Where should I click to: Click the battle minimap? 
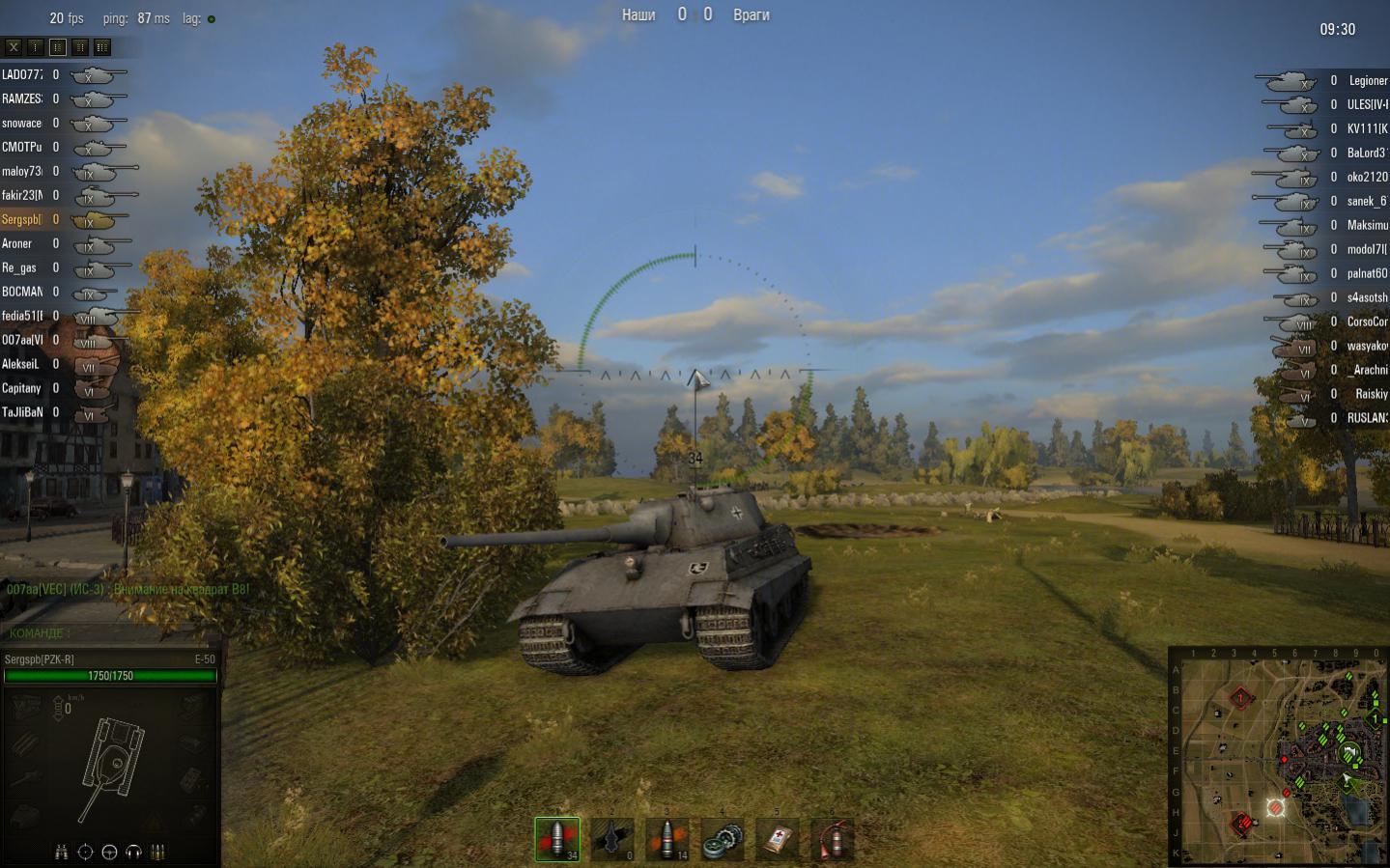click(x=1280, y=756)
